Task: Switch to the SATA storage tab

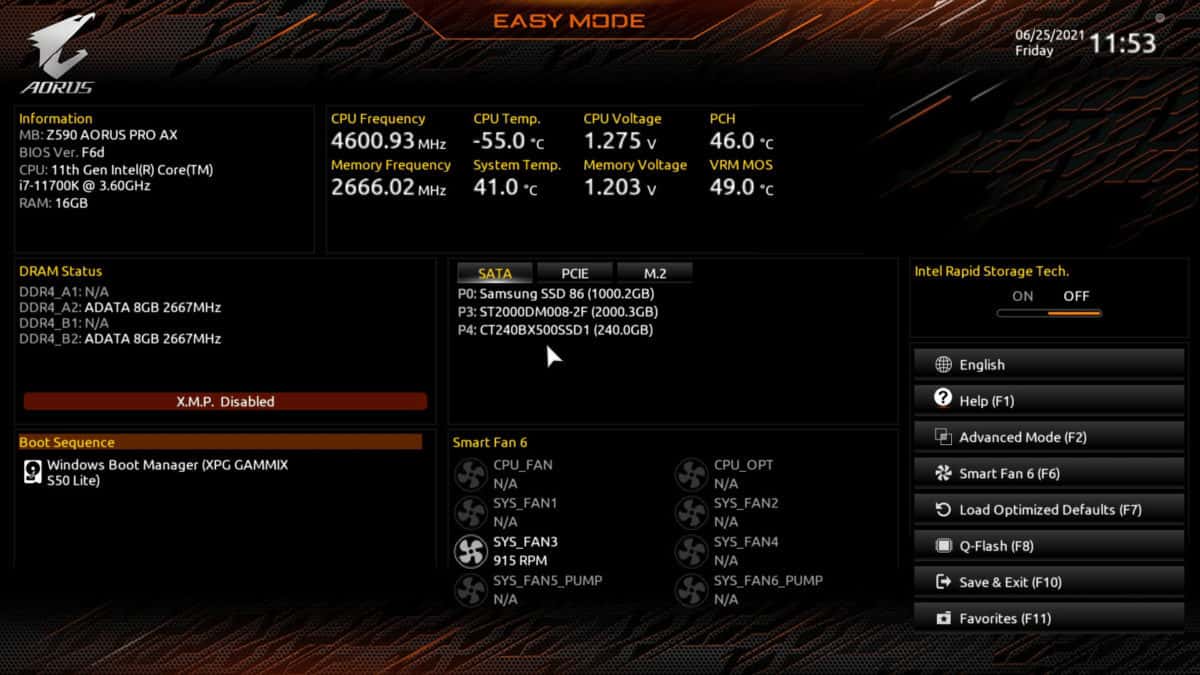Action: tap(495, 273)
